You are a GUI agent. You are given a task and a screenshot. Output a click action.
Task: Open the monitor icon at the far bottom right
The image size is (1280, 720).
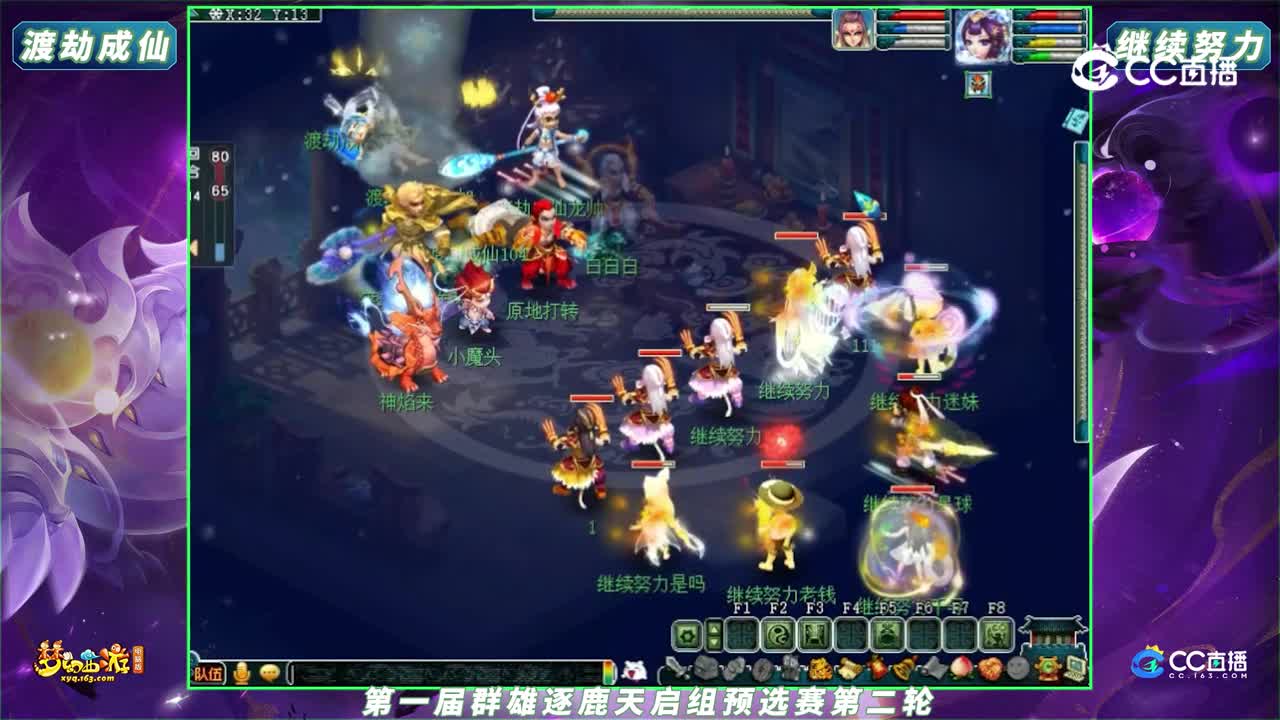(x=1077, y=666)
